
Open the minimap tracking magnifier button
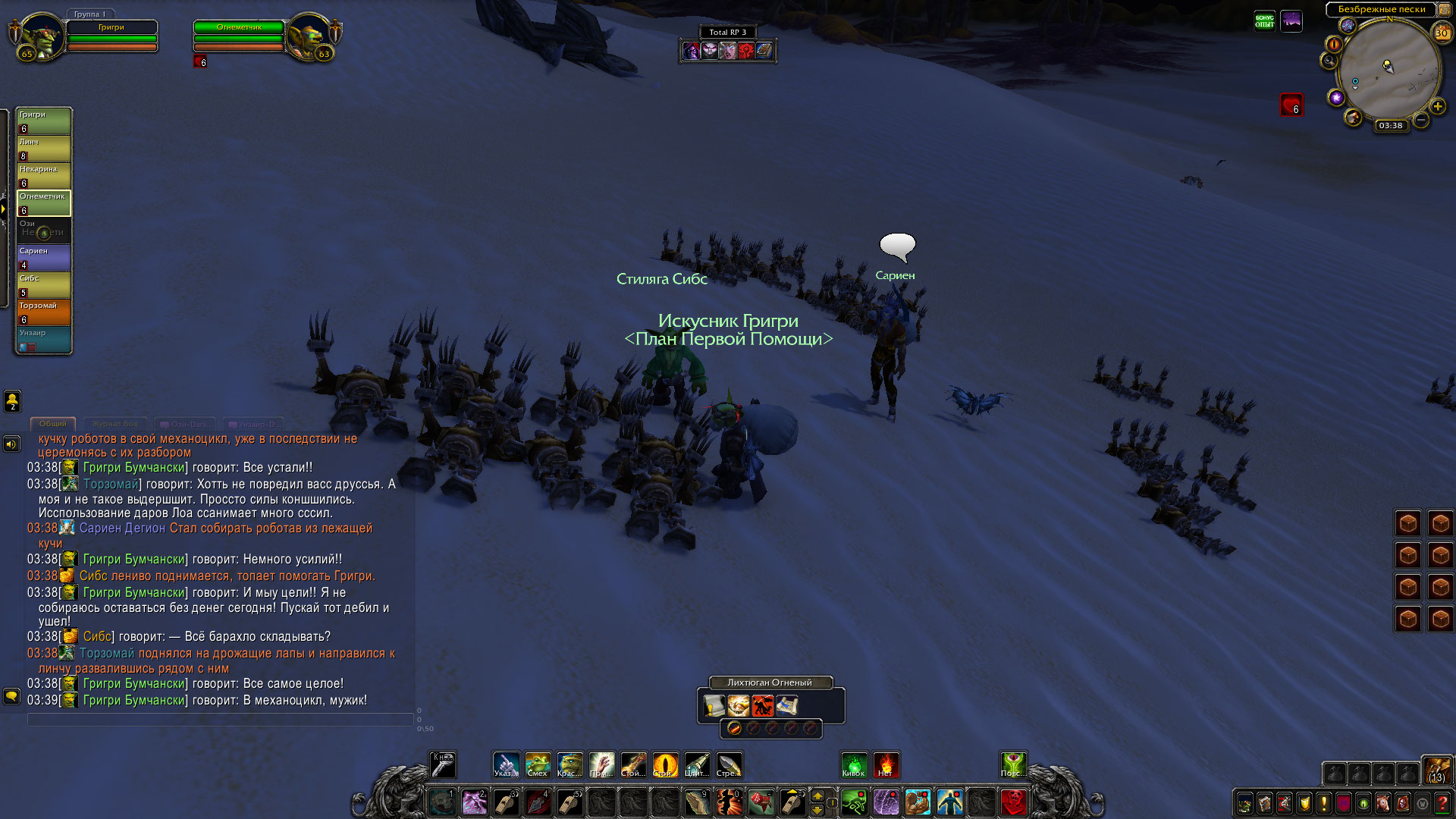(x=1329, y=61)
